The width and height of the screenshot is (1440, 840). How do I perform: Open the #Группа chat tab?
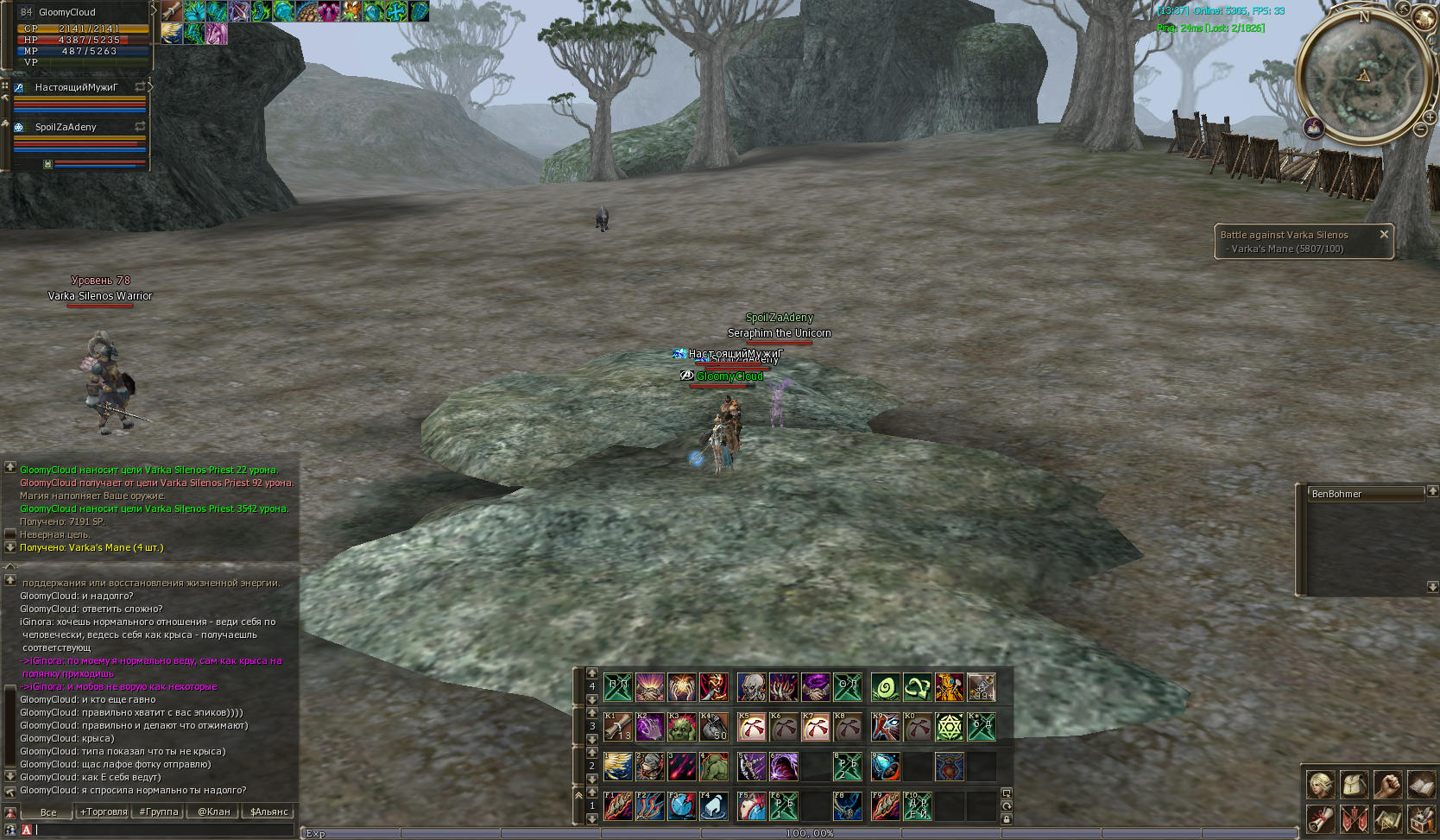[159, 812]
